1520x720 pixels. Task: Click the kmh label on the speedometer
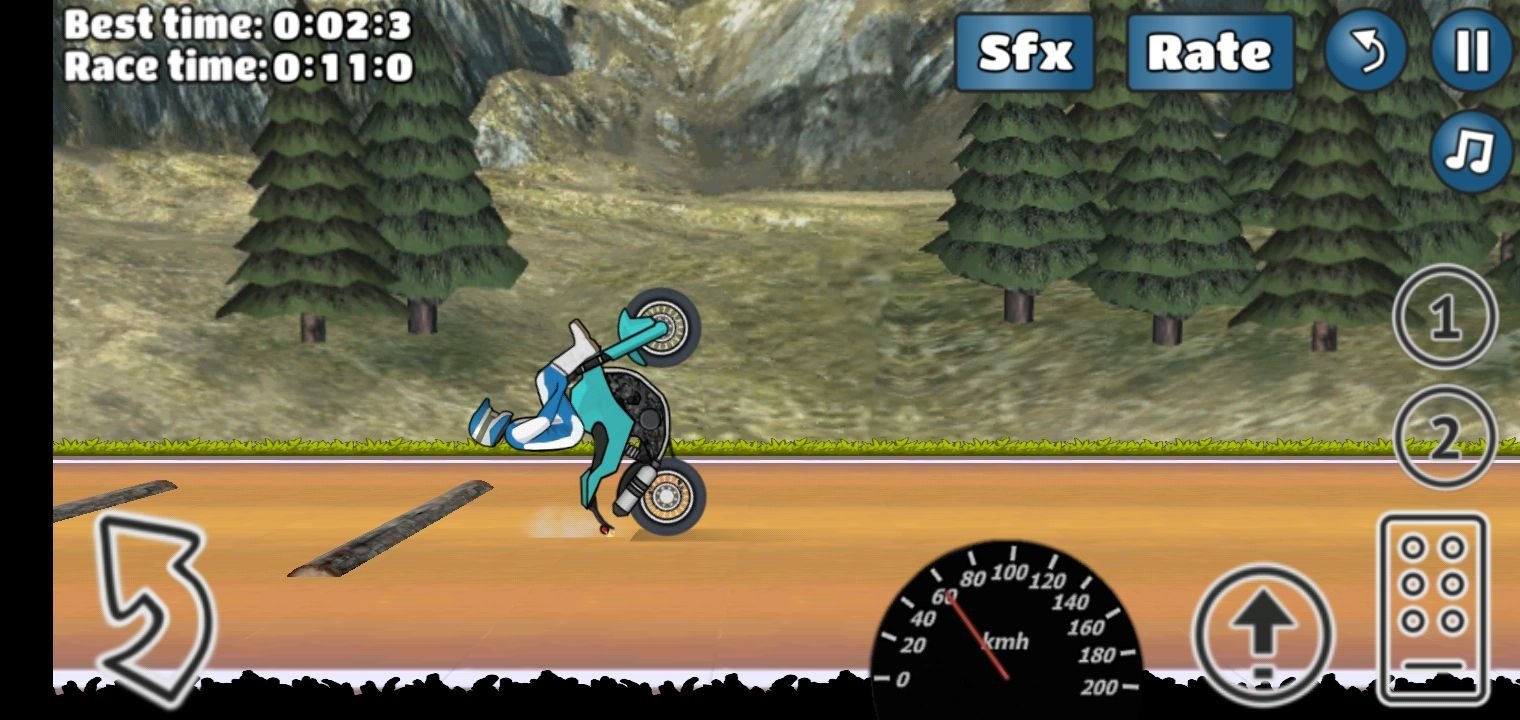(1004, 641)
